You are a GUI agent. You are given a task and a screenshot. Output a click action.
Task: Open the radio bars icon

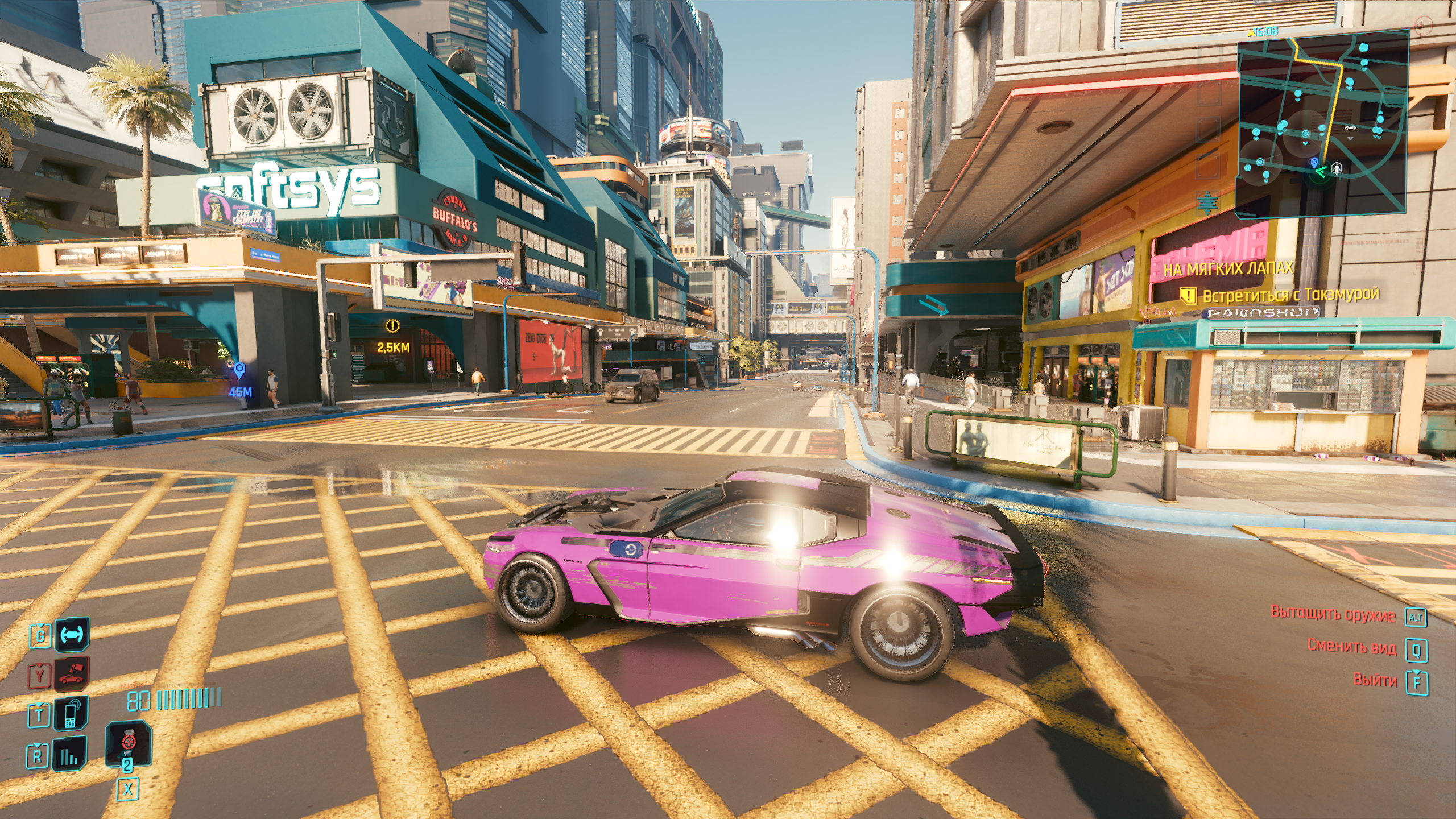click(x=70, y=755)
